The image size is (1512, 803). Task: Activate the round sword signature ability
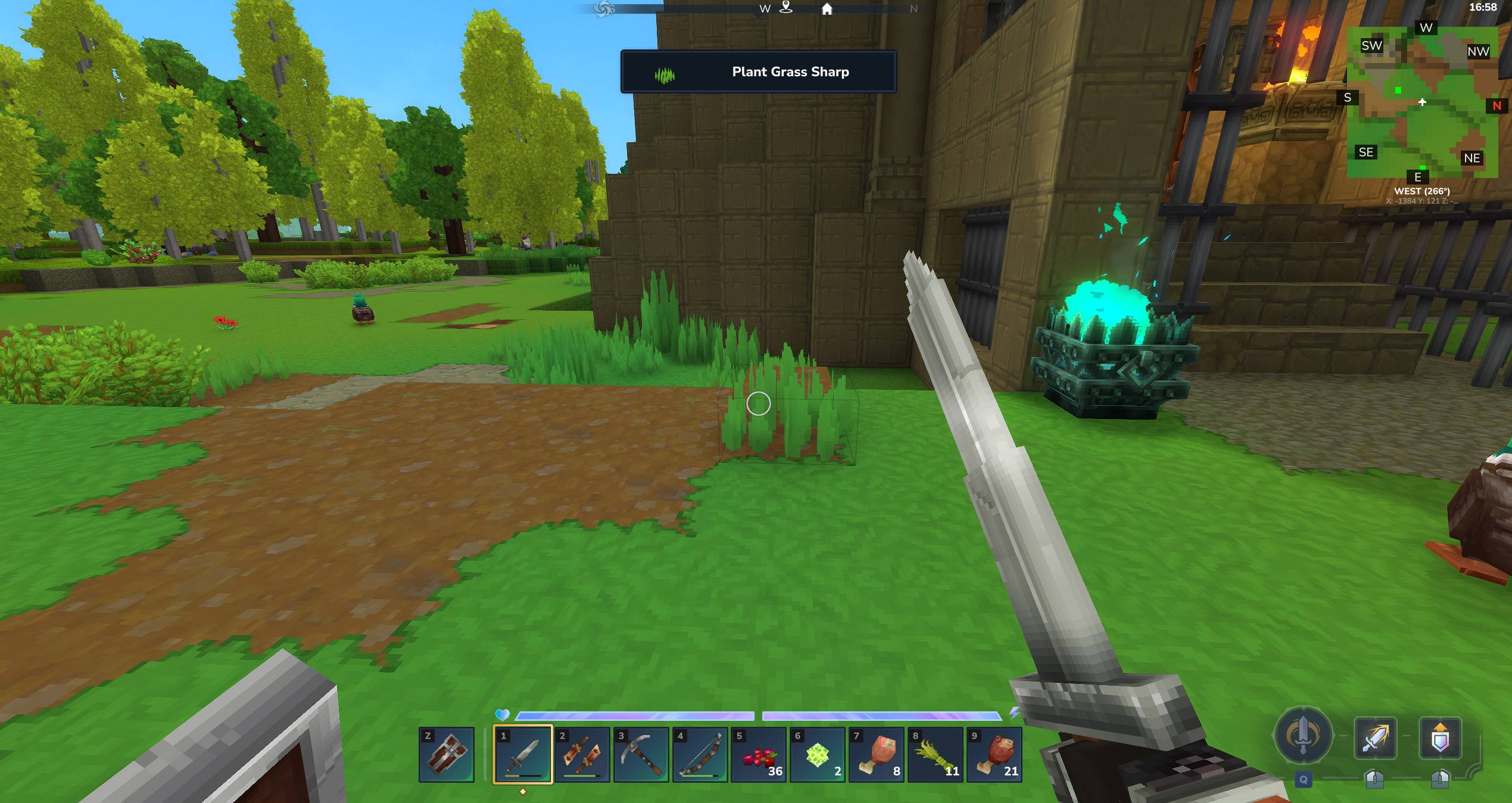click(x=1303, y=736)
